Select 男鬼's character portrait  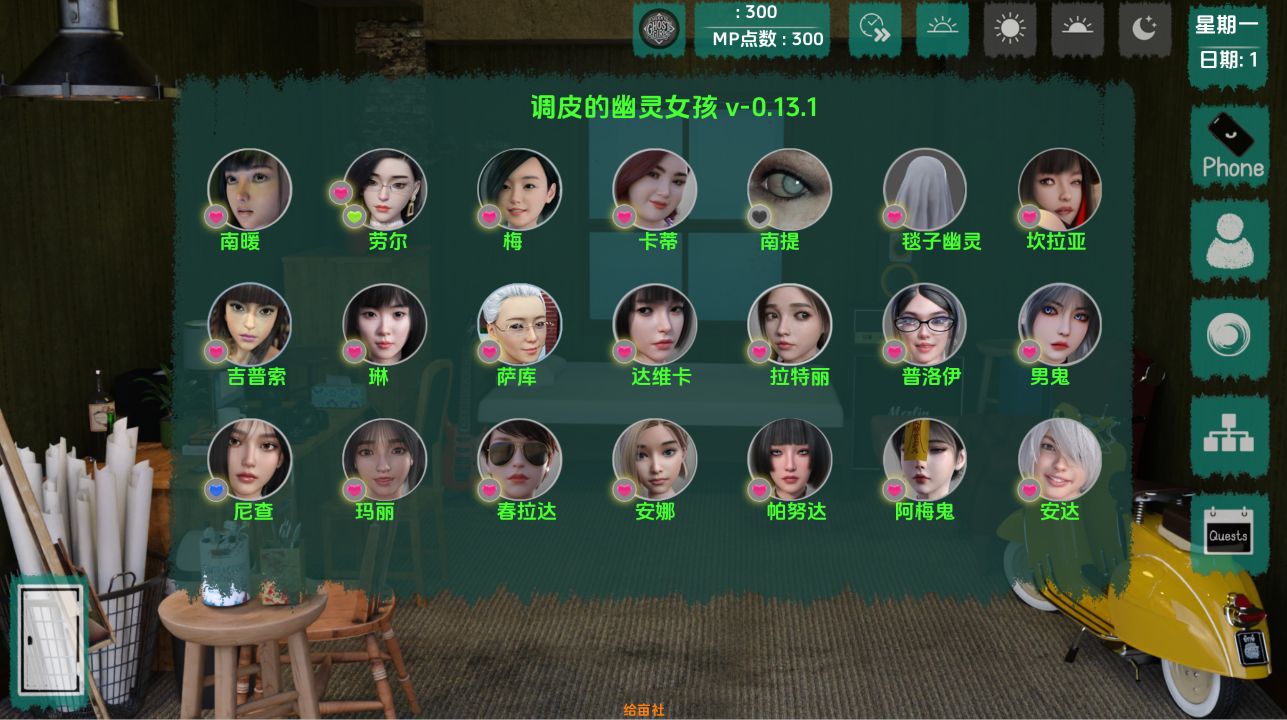[x=1059, y=324]
